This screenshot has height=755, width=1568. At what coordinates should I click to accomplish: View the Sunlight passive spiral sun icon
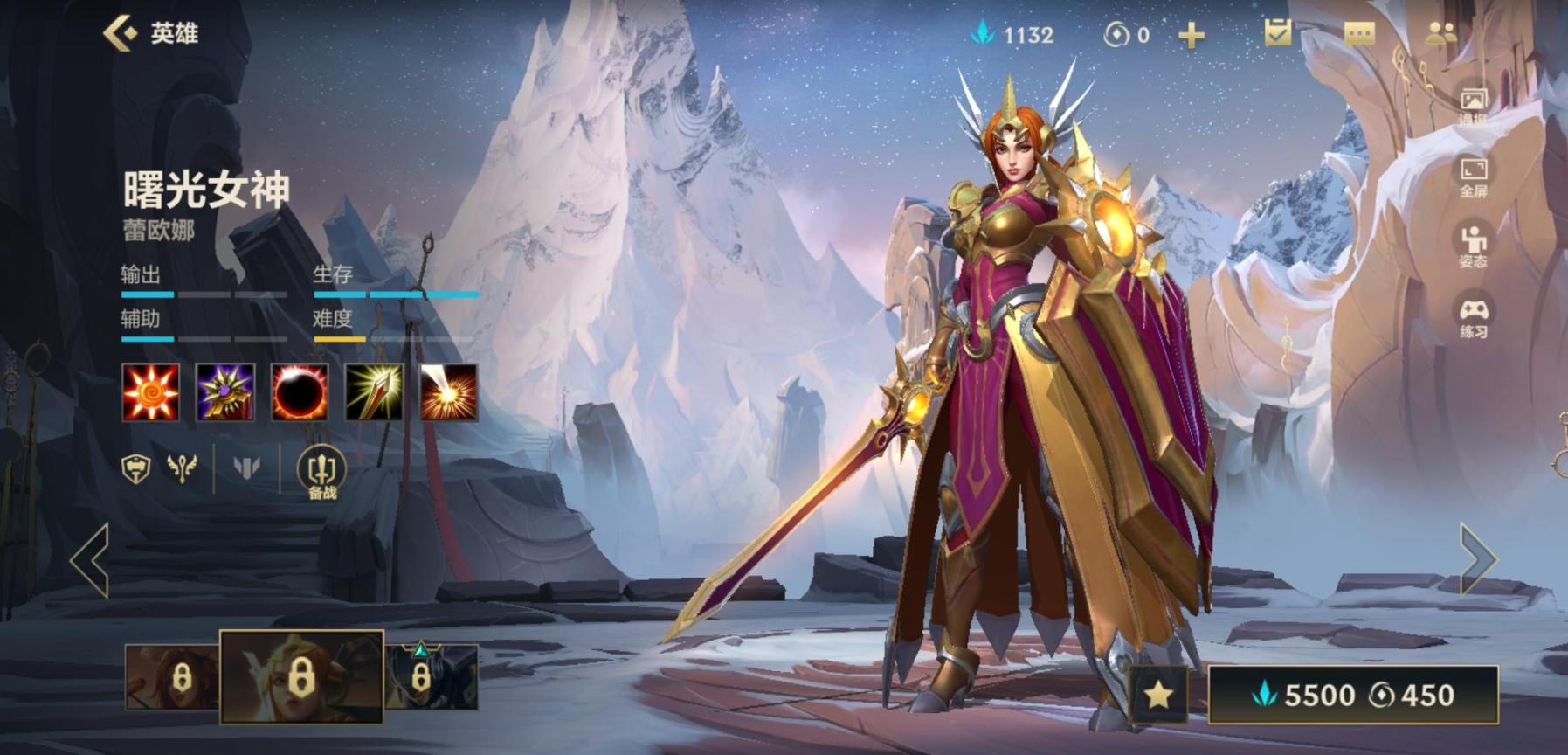pyautogui.click(x=150, y=392)
